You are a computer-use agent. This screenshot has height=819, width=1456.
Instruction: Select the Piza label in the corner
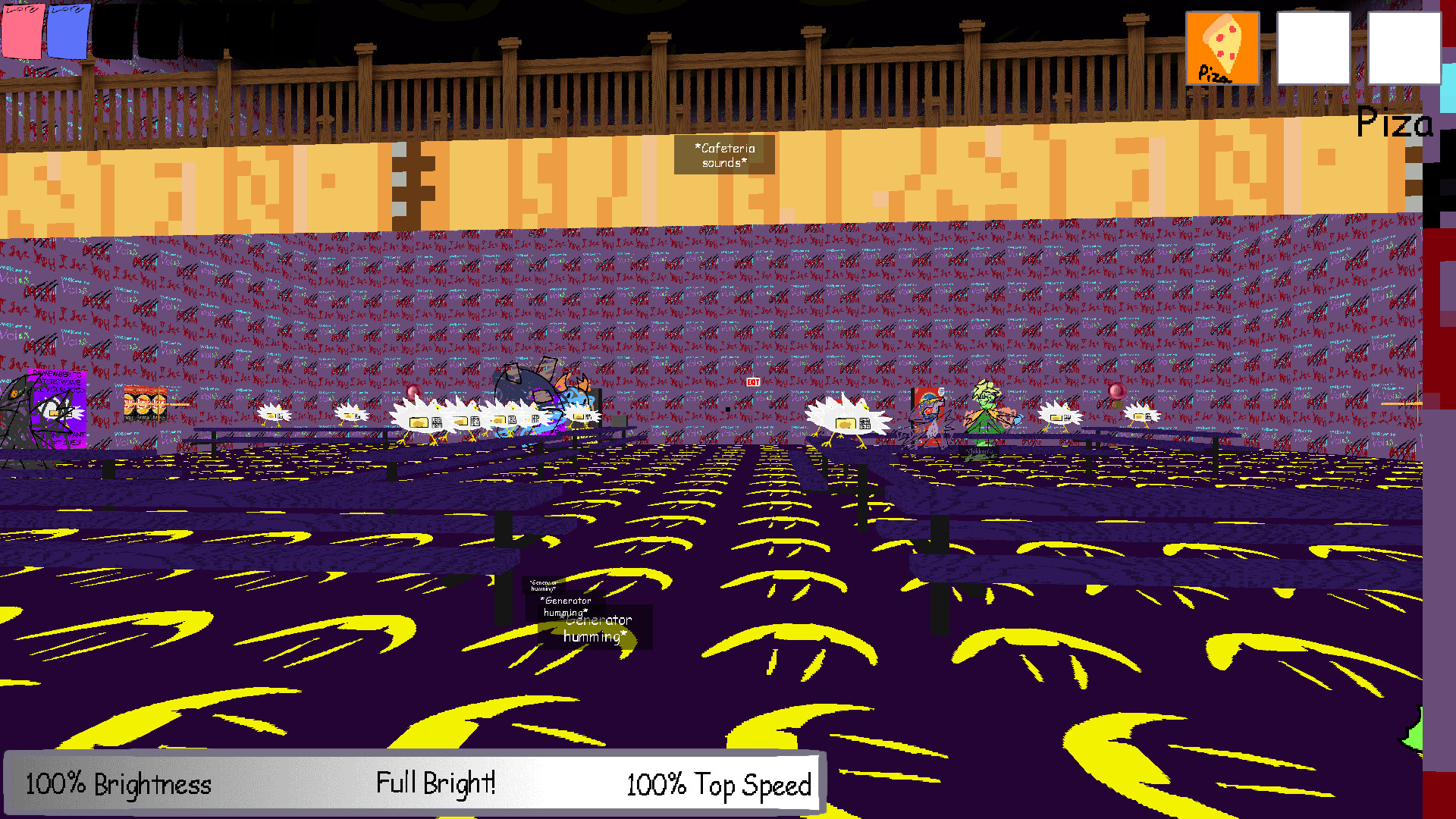pos(1394,124)
